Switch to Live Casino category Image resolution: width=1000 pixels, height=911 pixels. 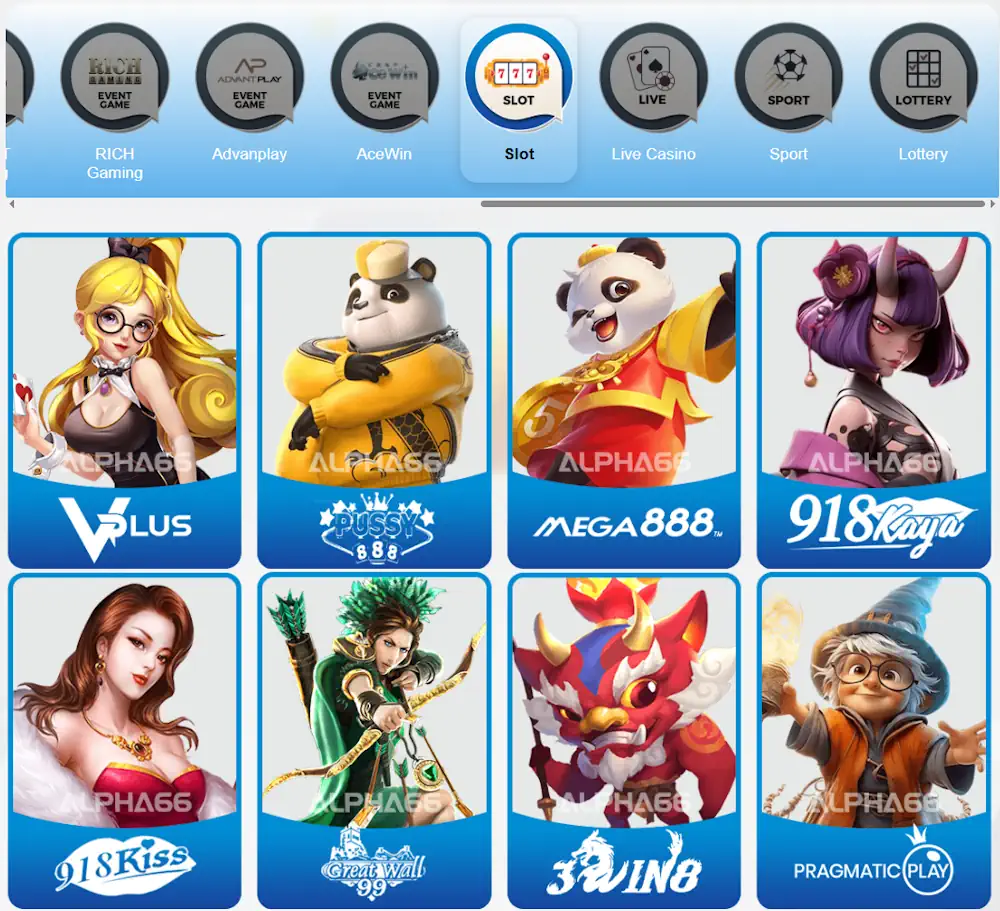point(653,99)
